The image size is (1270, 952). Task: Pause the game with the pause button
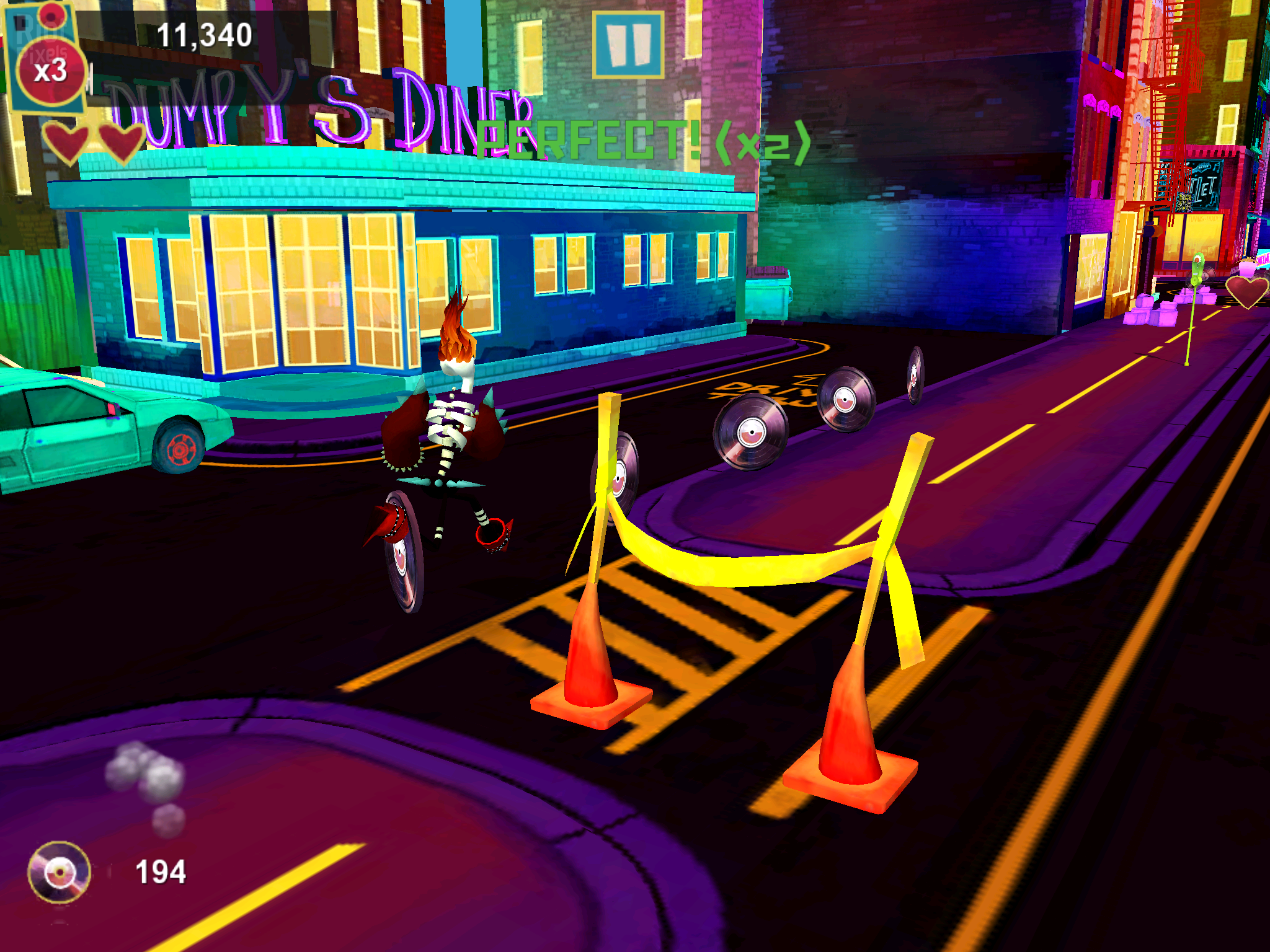pos(628,45)
